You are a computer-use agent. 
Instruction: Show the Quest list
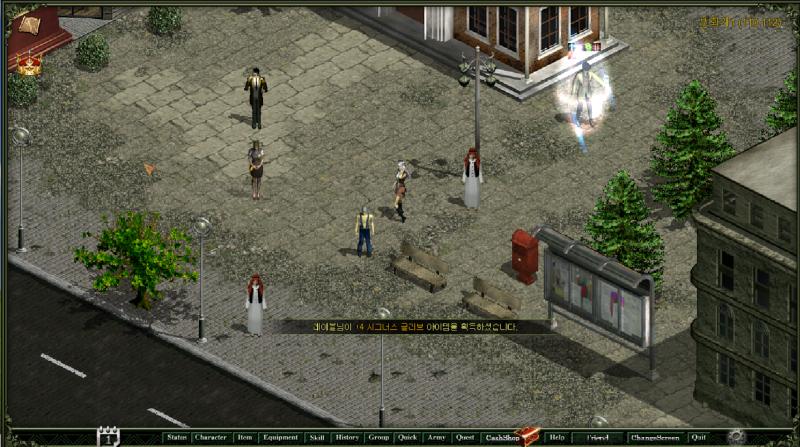(465, 437)
